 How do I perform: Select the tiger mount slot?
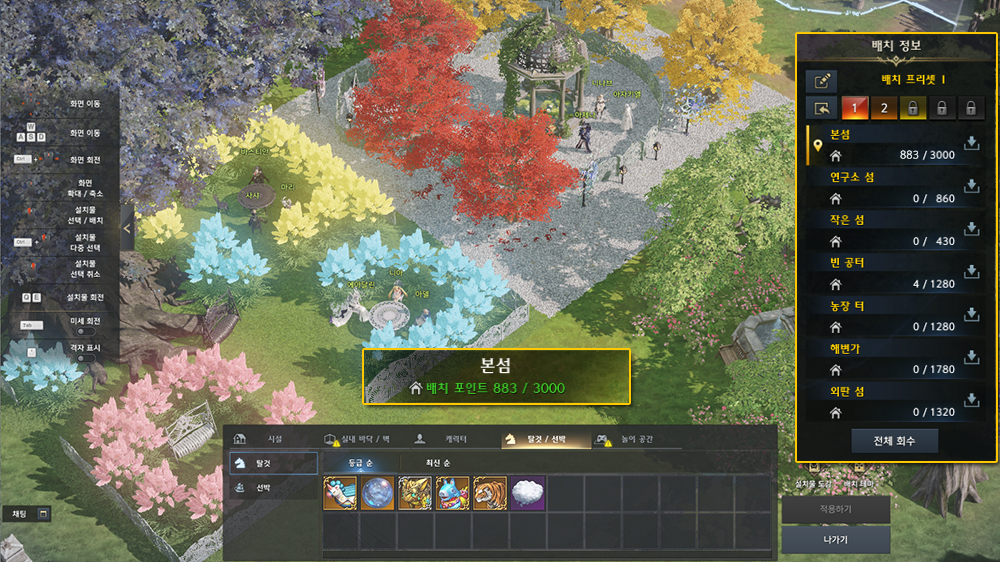point(489,493)
